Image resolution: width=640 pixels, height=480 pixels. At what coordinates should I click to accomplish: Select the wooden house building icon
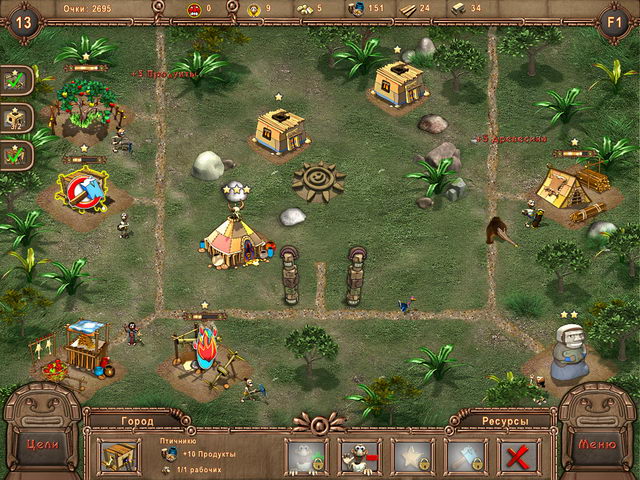tap(119, 456)
